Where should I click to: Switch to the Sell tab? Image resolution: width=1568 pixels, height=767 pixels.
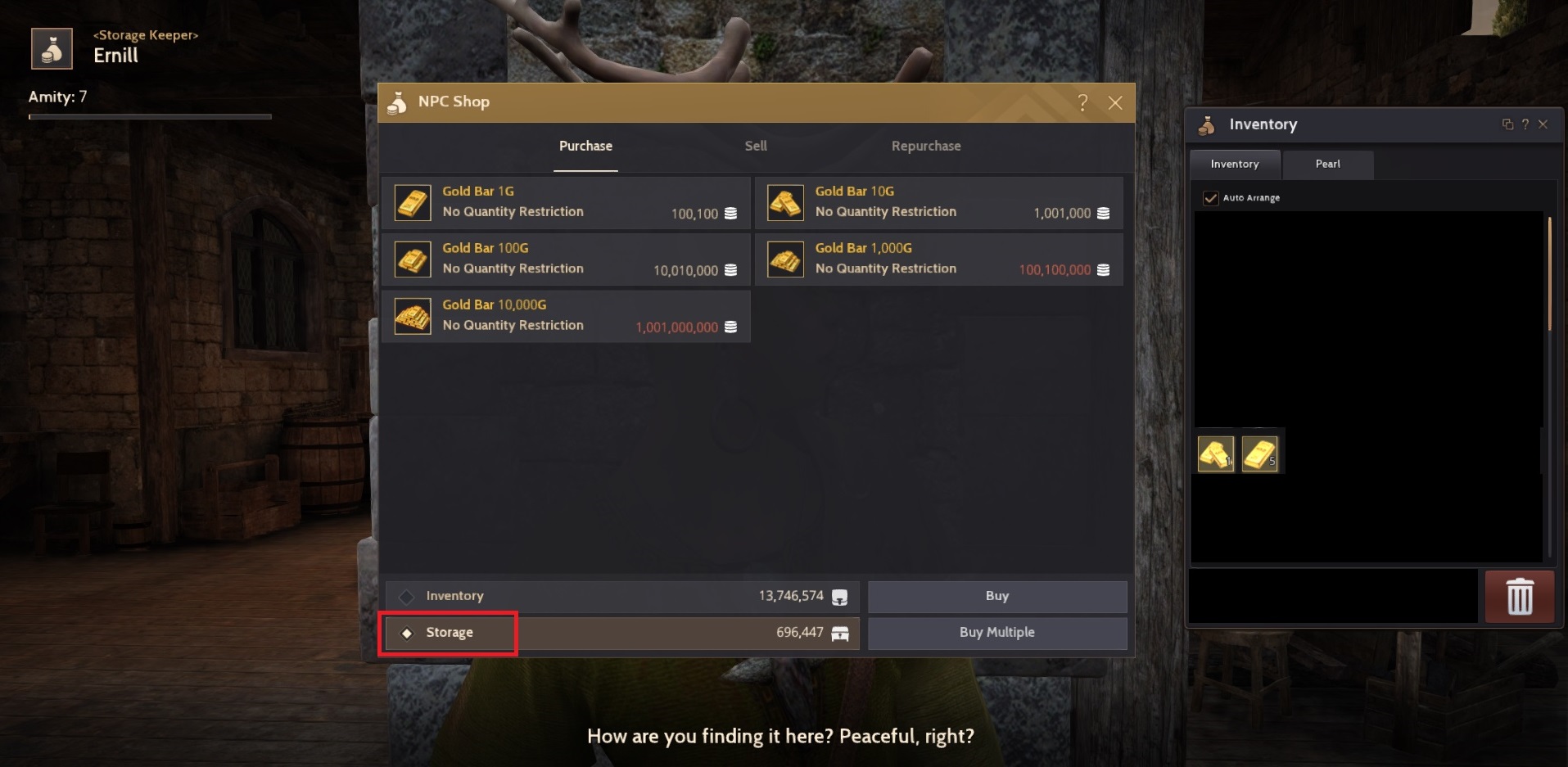(755, 146)
